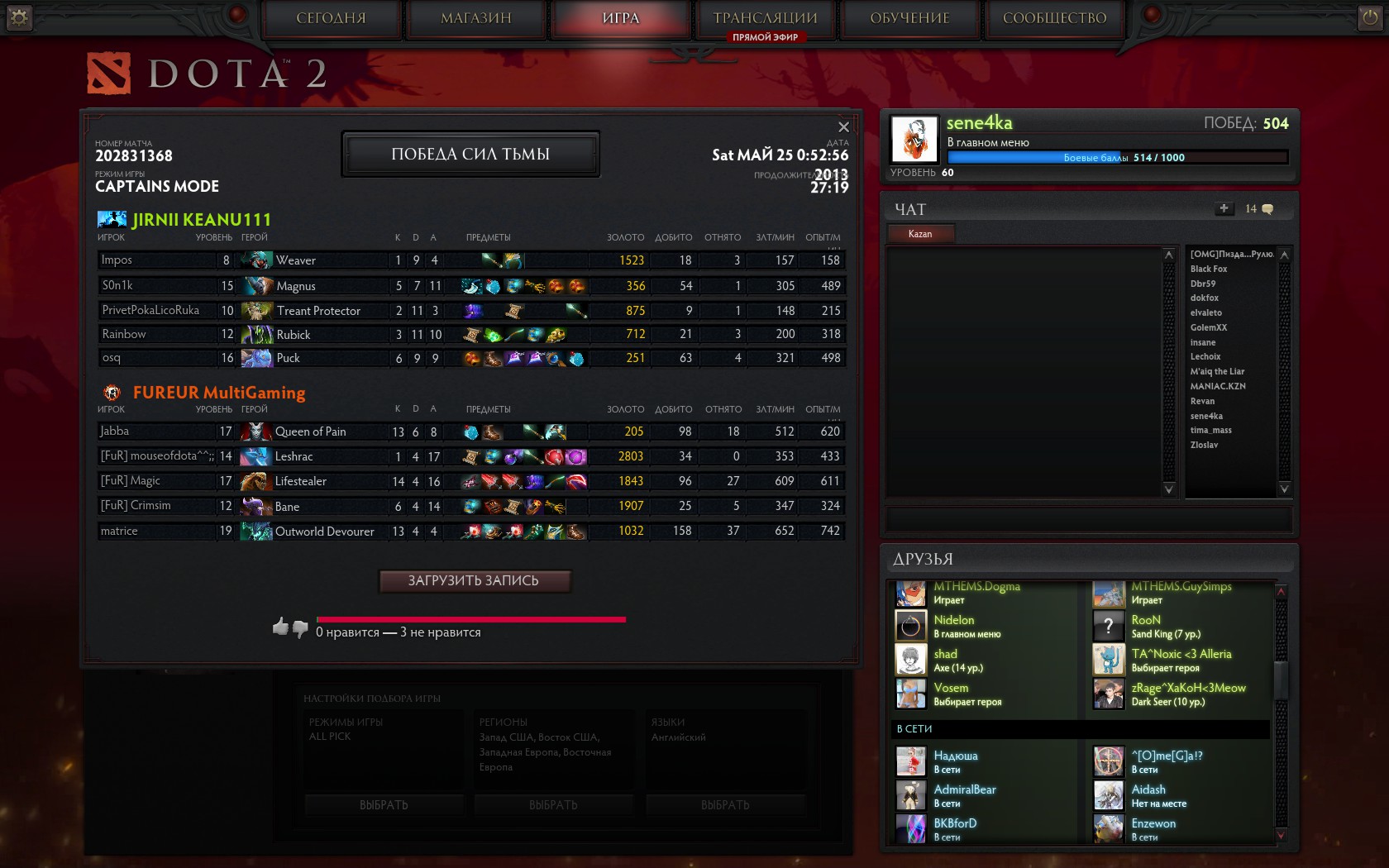Open the ТРАНСЛЯЦИИ tab

(x=765, y=18)
